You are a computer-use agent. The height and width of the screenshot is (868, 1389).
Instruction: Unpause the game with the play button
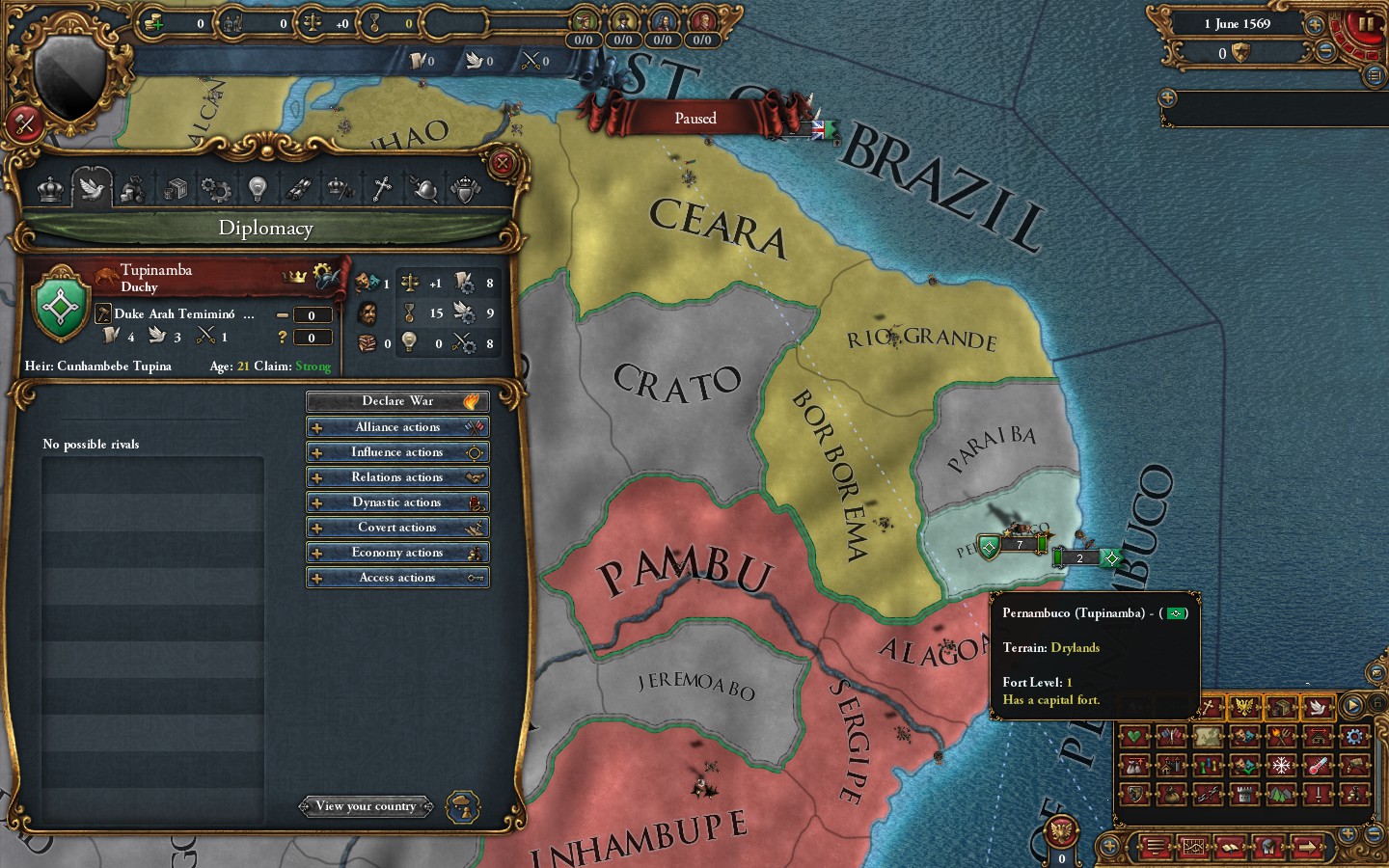tap(1352, 706)
